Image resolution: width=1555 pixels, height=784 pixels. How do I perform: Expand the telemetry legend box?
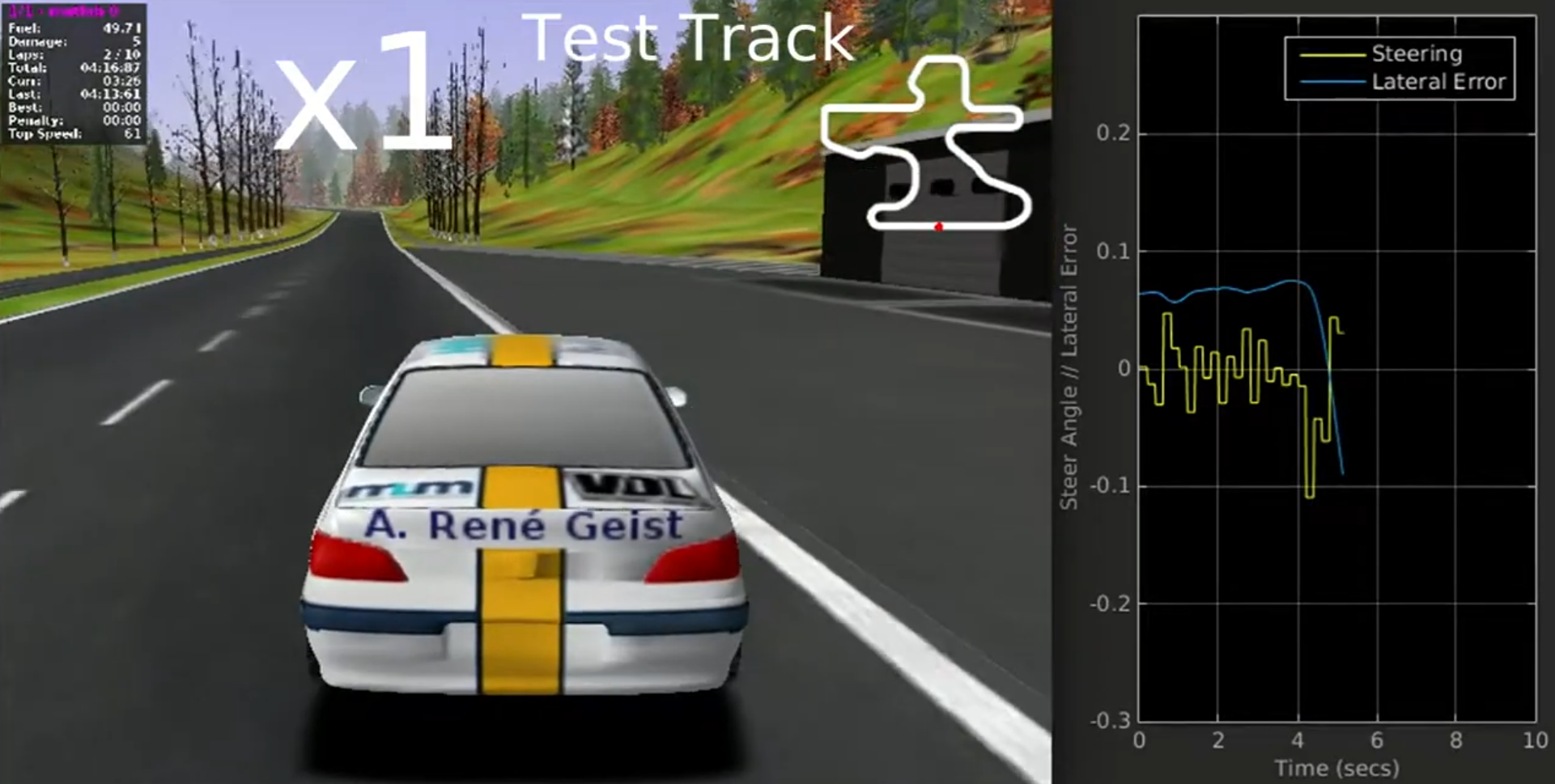1401,68
